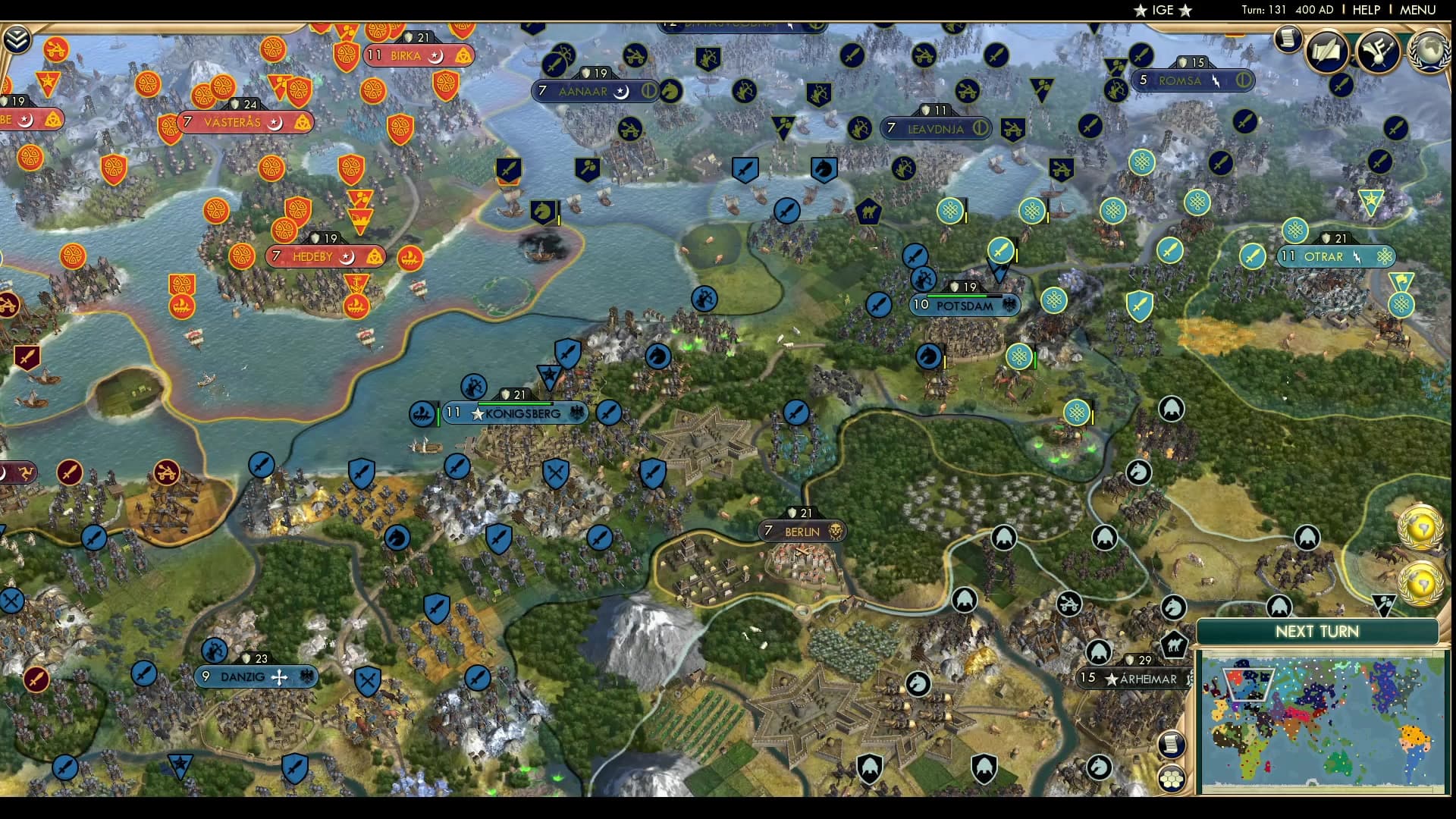Select the golden wreath globe notification badge

pyautogui.click(x=1423, y=528)
